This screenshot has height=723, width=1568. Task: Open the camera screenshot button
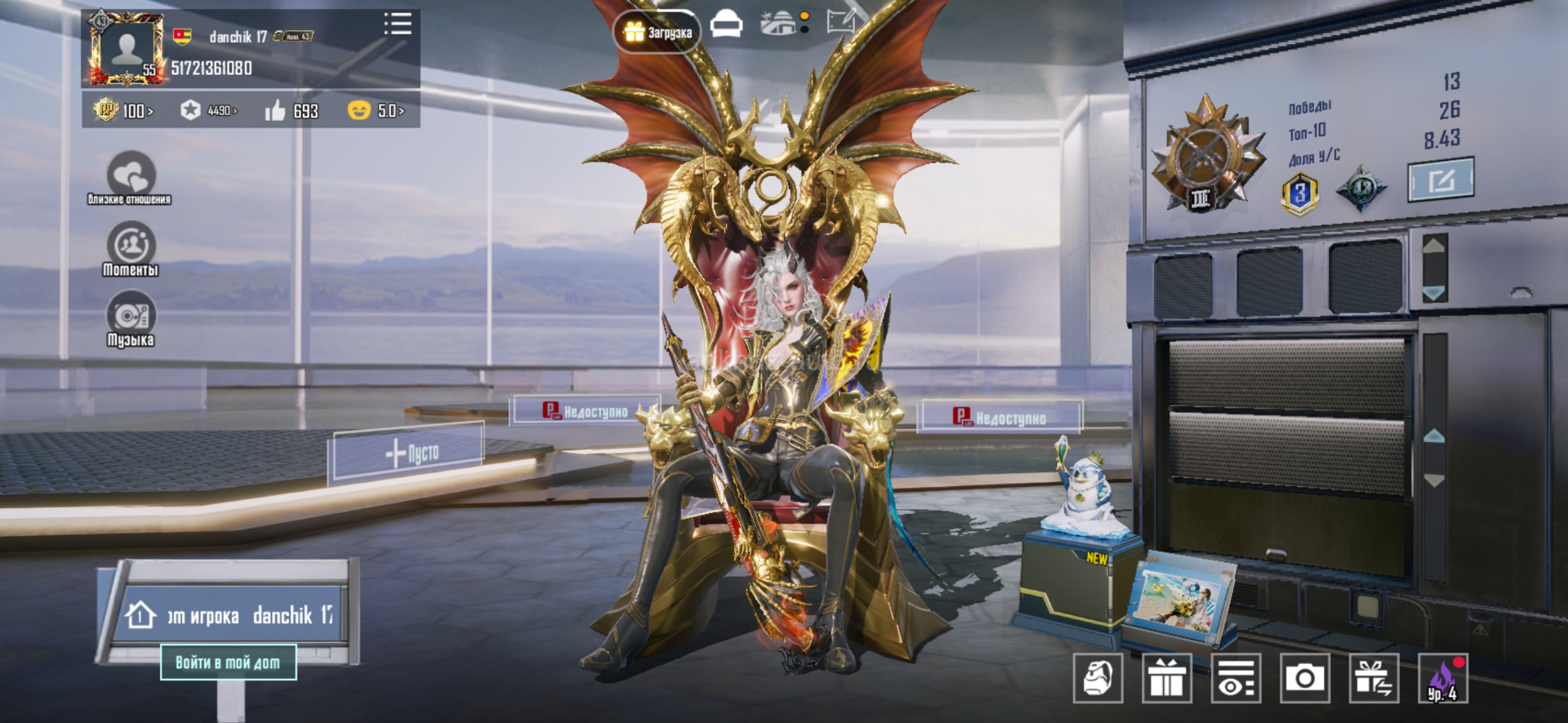(x=1304, y=678)
